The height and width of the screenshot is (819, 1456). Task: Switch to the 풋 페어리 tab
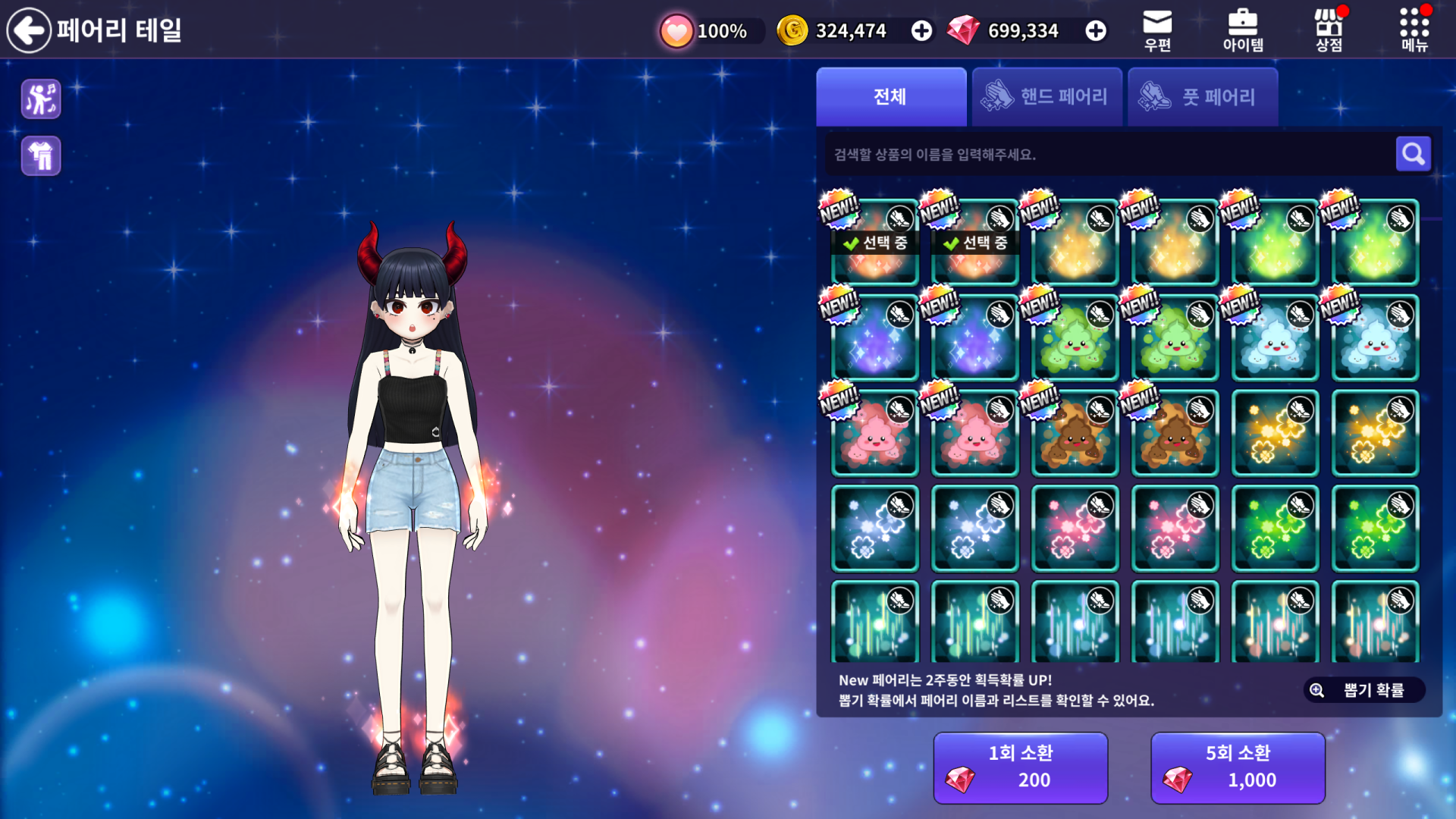point(1202,97)
